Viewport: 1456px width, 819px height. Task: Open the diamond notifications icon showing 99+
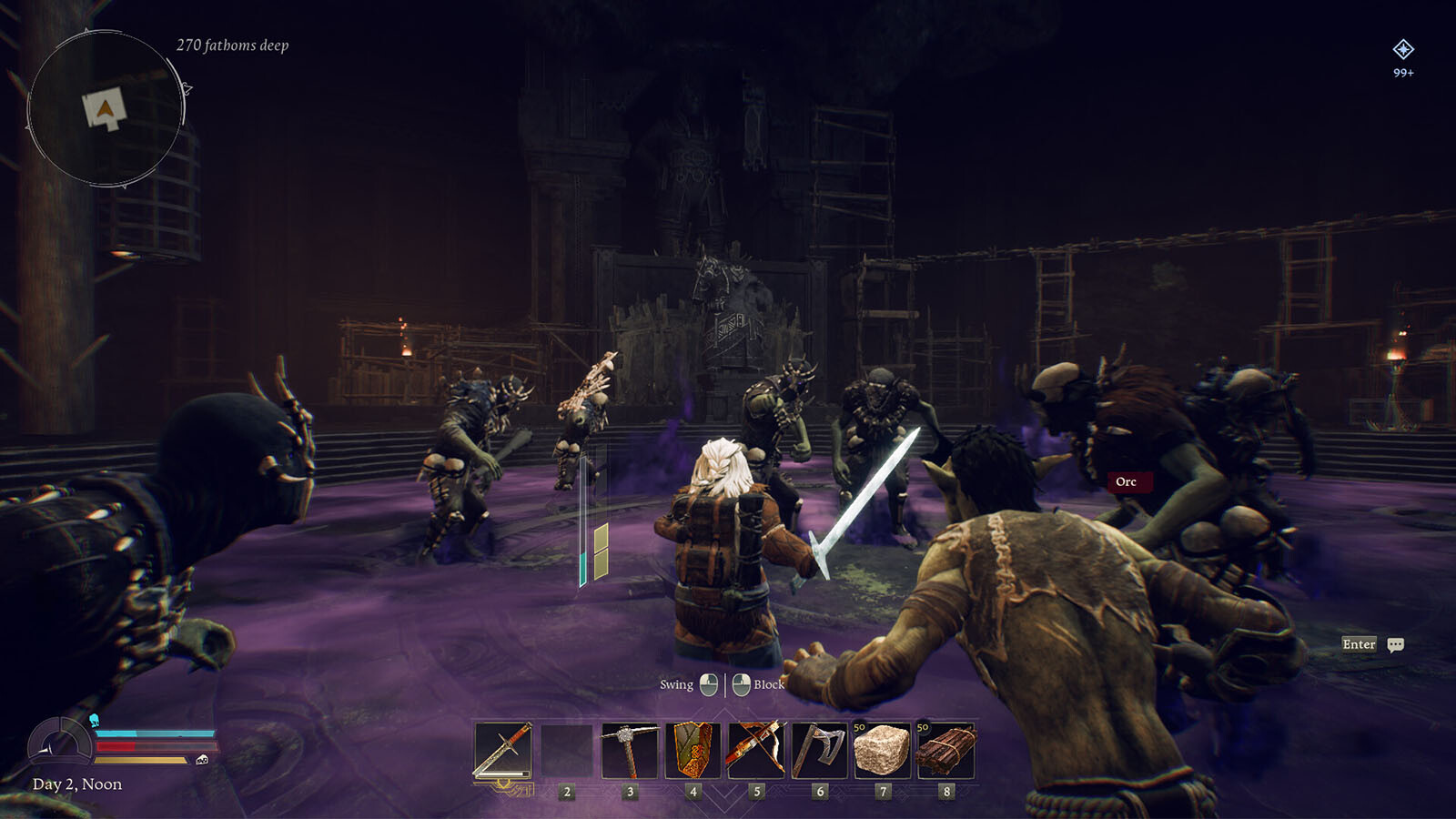(x=1403, y=49)
